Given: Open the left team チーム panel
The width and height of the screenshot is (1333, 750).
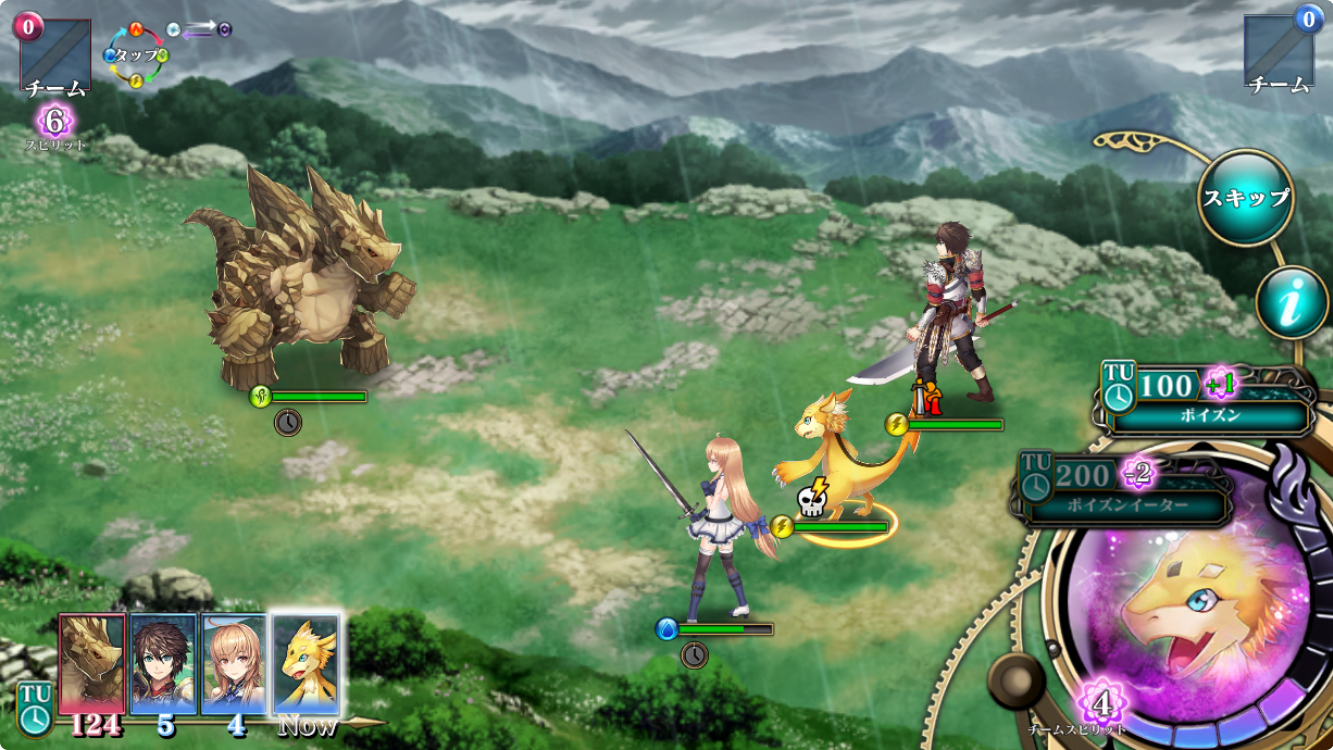Looking at the screenshot, I should (x=55, y=55).
